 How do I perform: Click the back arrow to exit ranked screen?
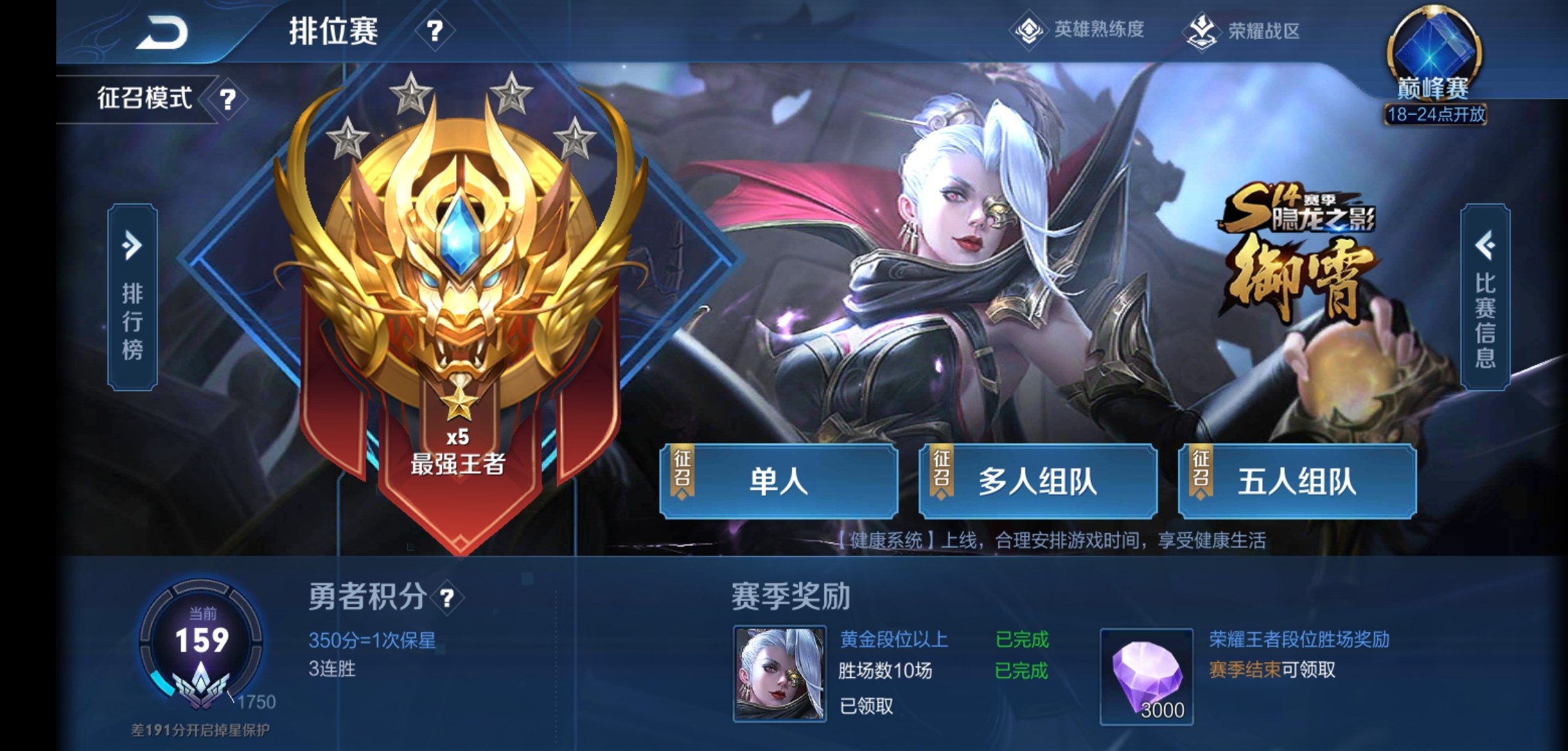160,31
